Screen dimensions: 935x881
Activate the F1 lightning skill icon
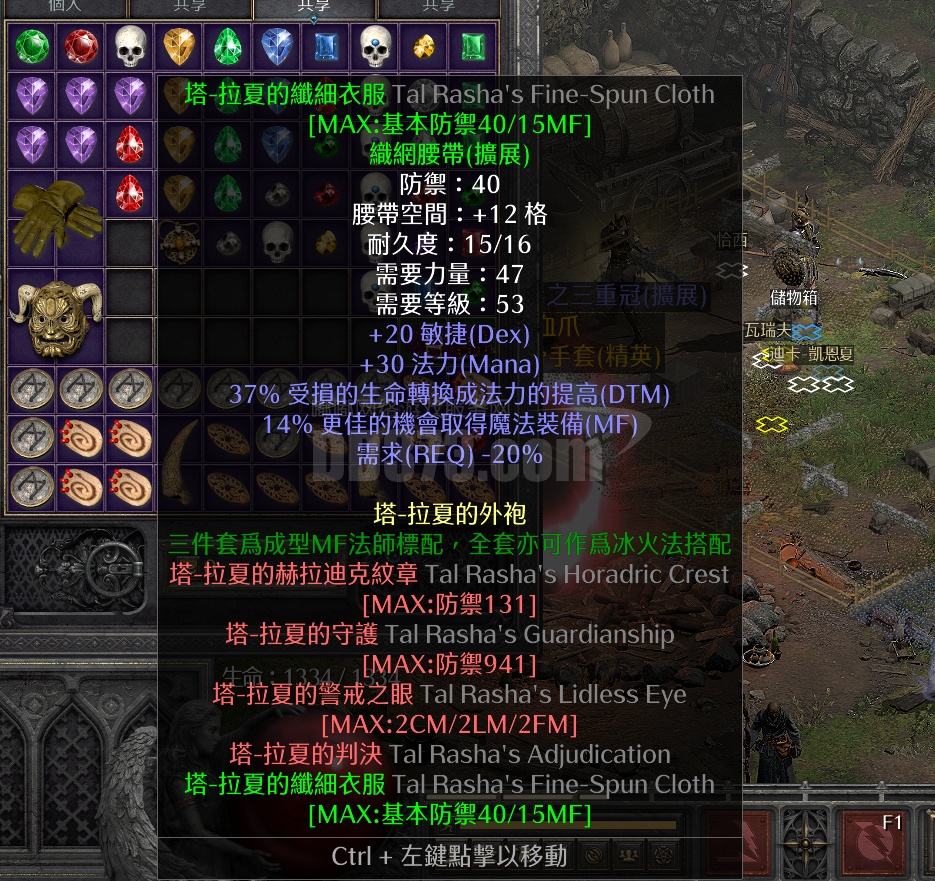coord(872,838)
